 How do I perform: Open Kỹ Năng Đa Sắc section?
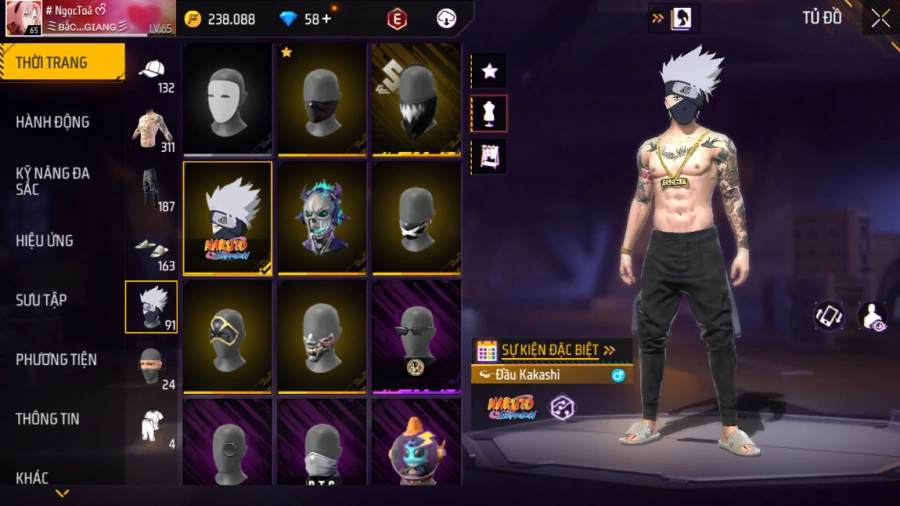(53, 181)
